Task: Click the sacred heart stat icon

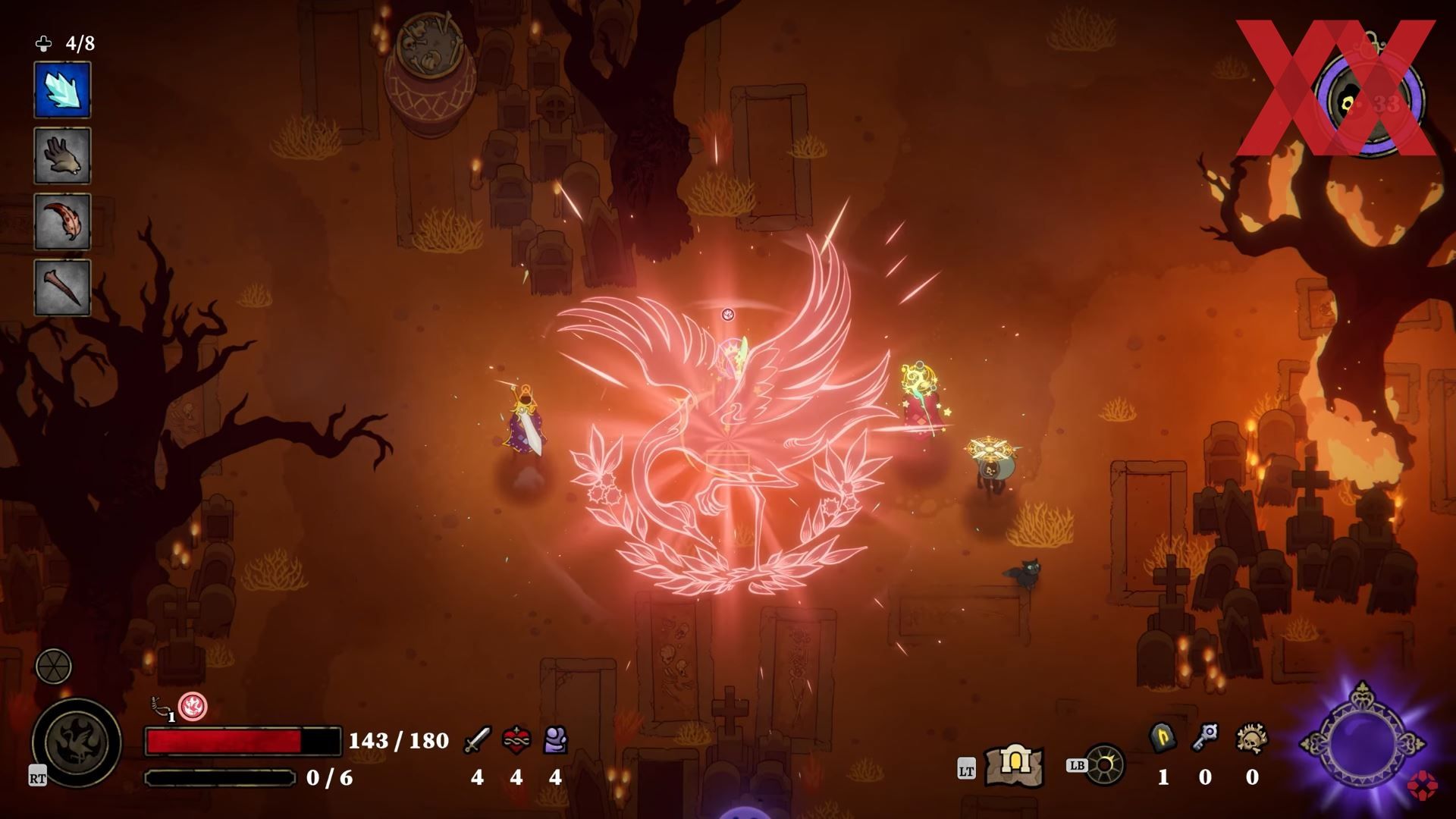Action: click(x=516, y=739)
